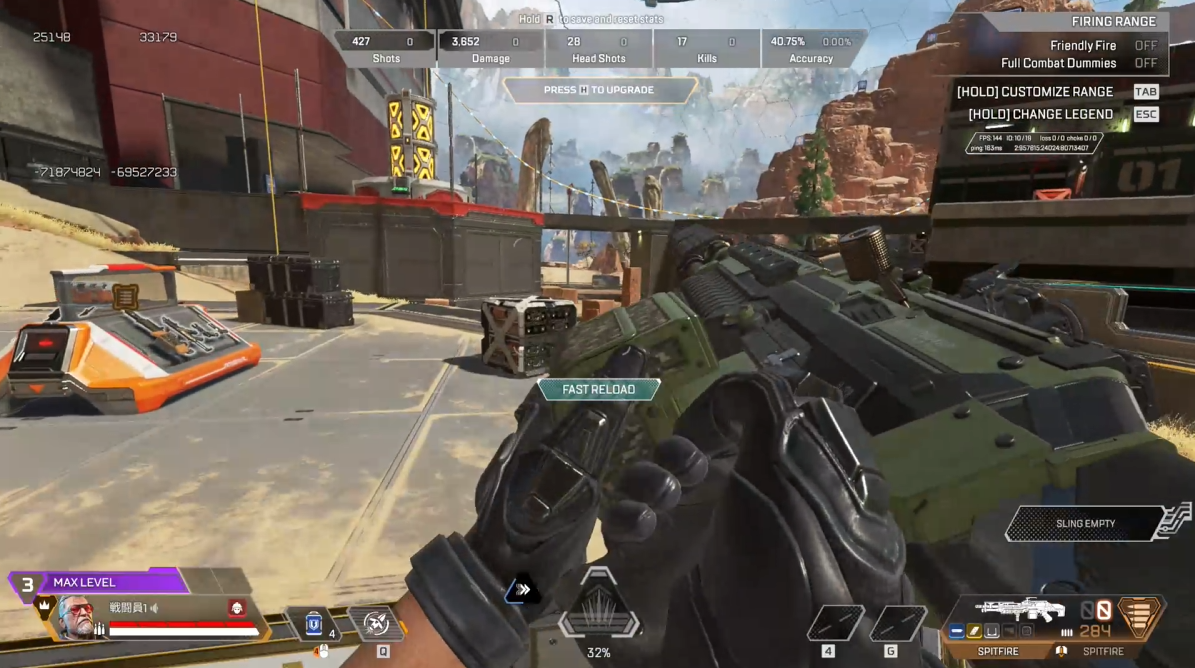Click the legend portrait in the squad panel
This screenshot has height=668, width=1195.
pyautogui.click(x=77, y=616)
